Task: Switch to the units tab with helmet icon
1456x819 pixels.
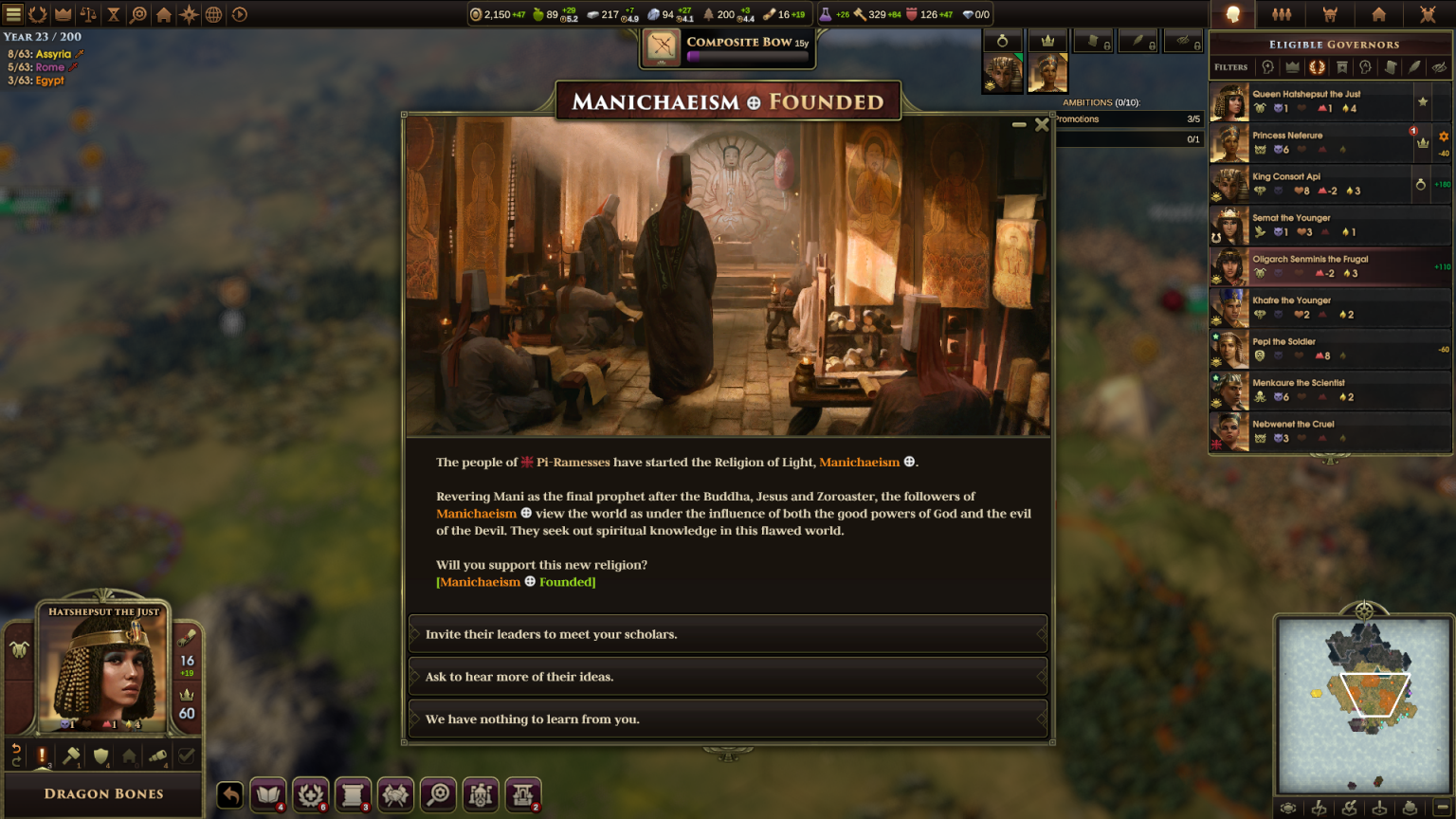Action: point(1330,14)
